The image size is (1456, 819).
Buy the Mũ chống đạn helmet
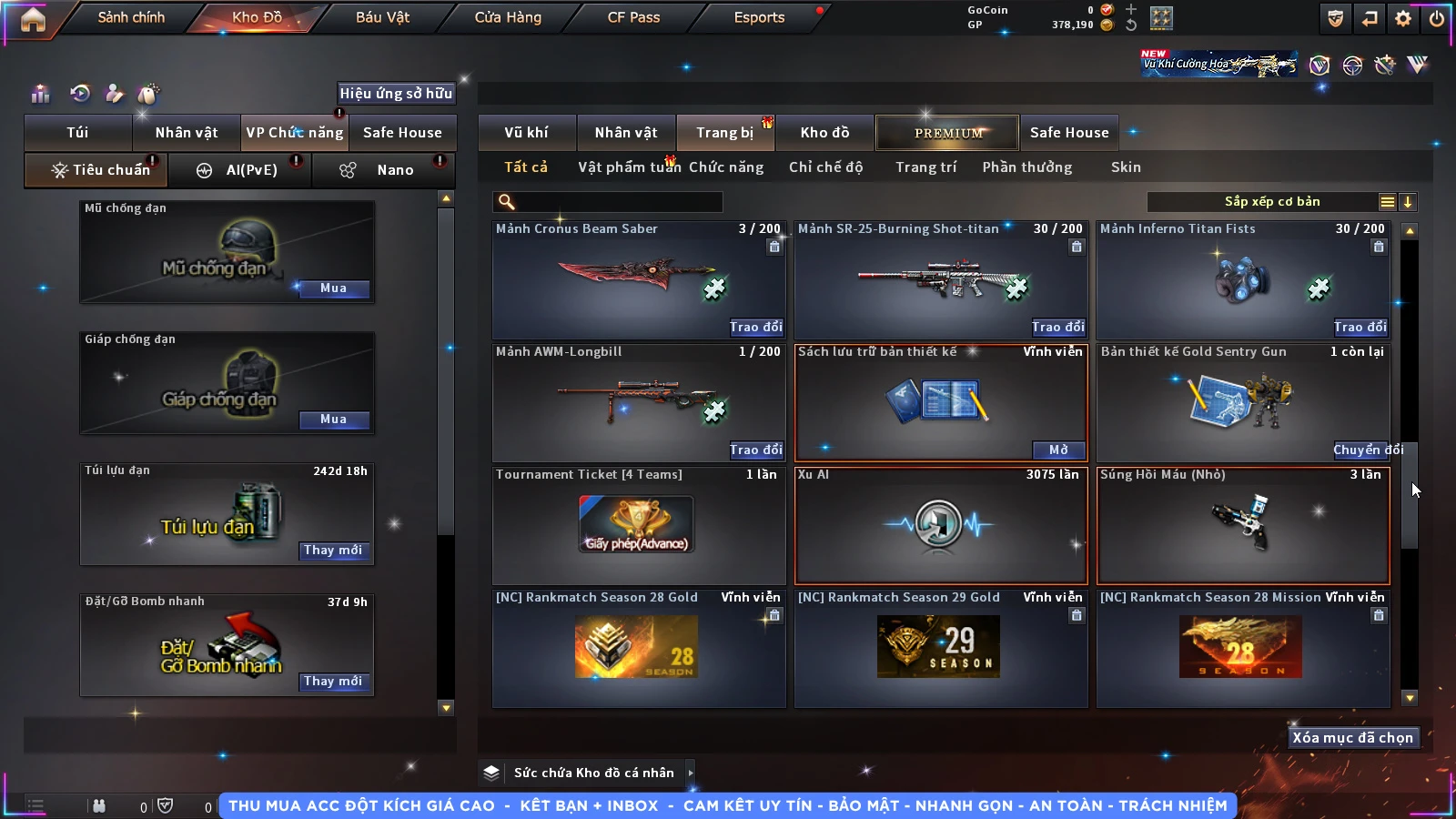(x=333, y=288)
